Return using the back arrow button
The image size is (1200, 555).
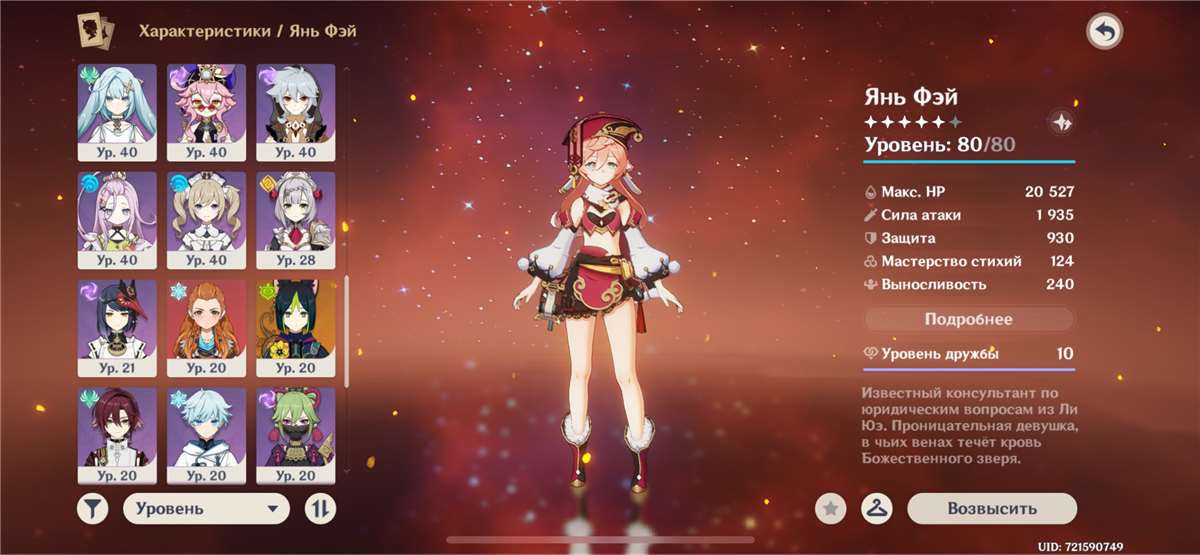[1104, 33]
